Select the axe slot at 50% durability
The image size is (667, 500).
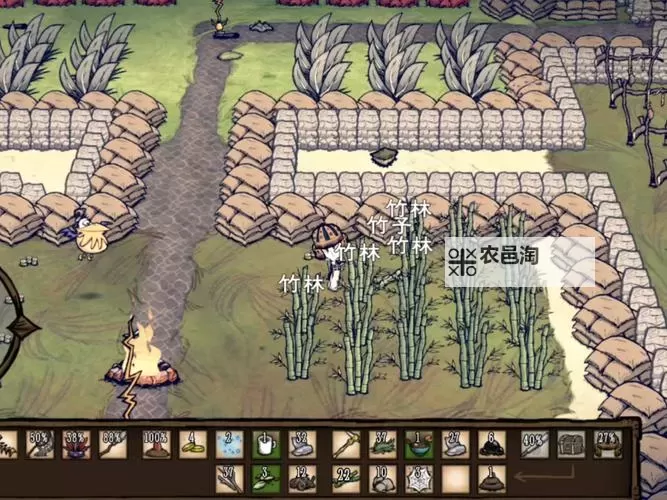pos(40,445)
